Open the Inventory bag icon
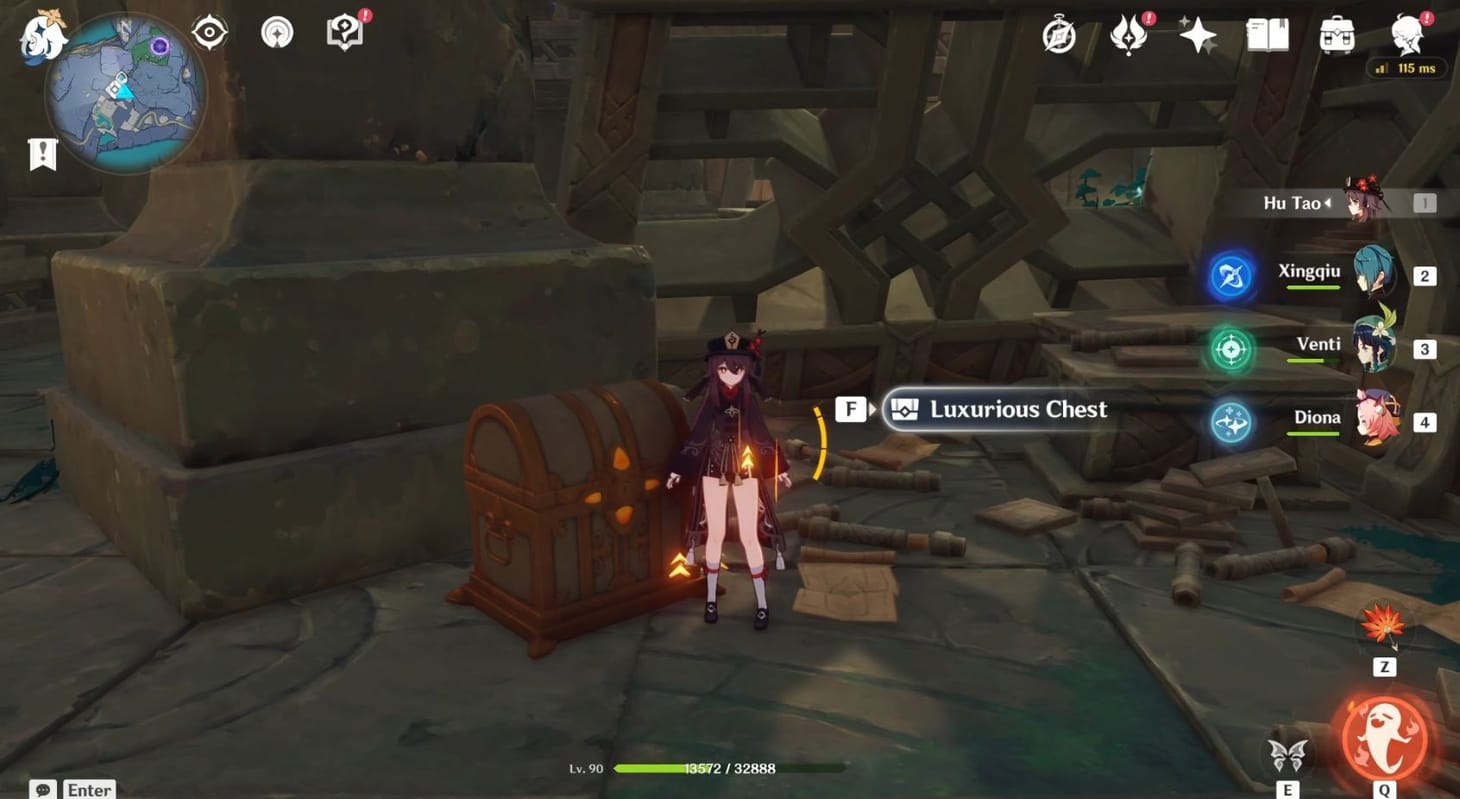The width and height of the screenshot is (1460, 799). point(1336,35)
